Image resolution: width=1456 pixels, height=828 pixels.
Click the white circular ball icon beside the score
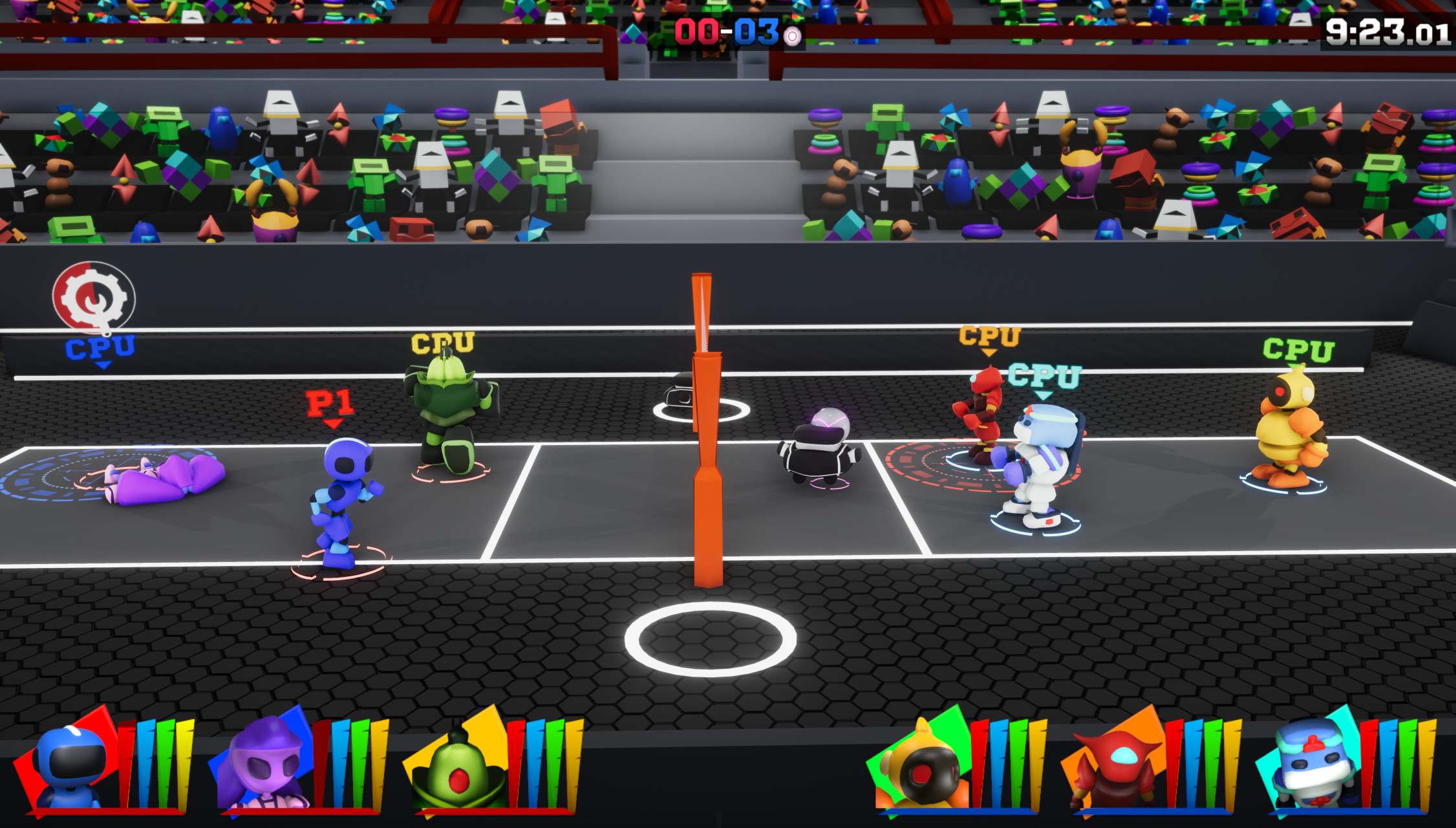tap(792, 36)
